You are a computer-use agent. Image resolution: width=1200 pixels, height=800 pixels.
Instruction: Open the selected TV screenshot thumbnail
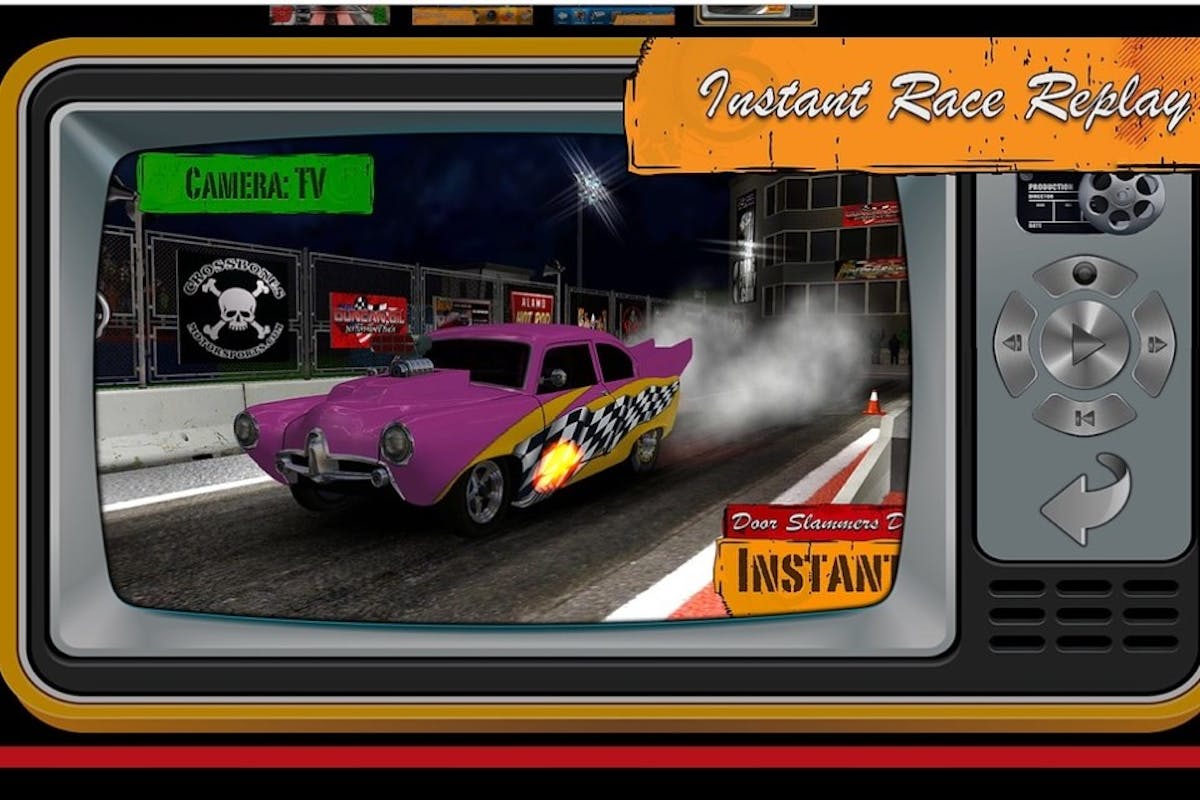click(755, 14)
